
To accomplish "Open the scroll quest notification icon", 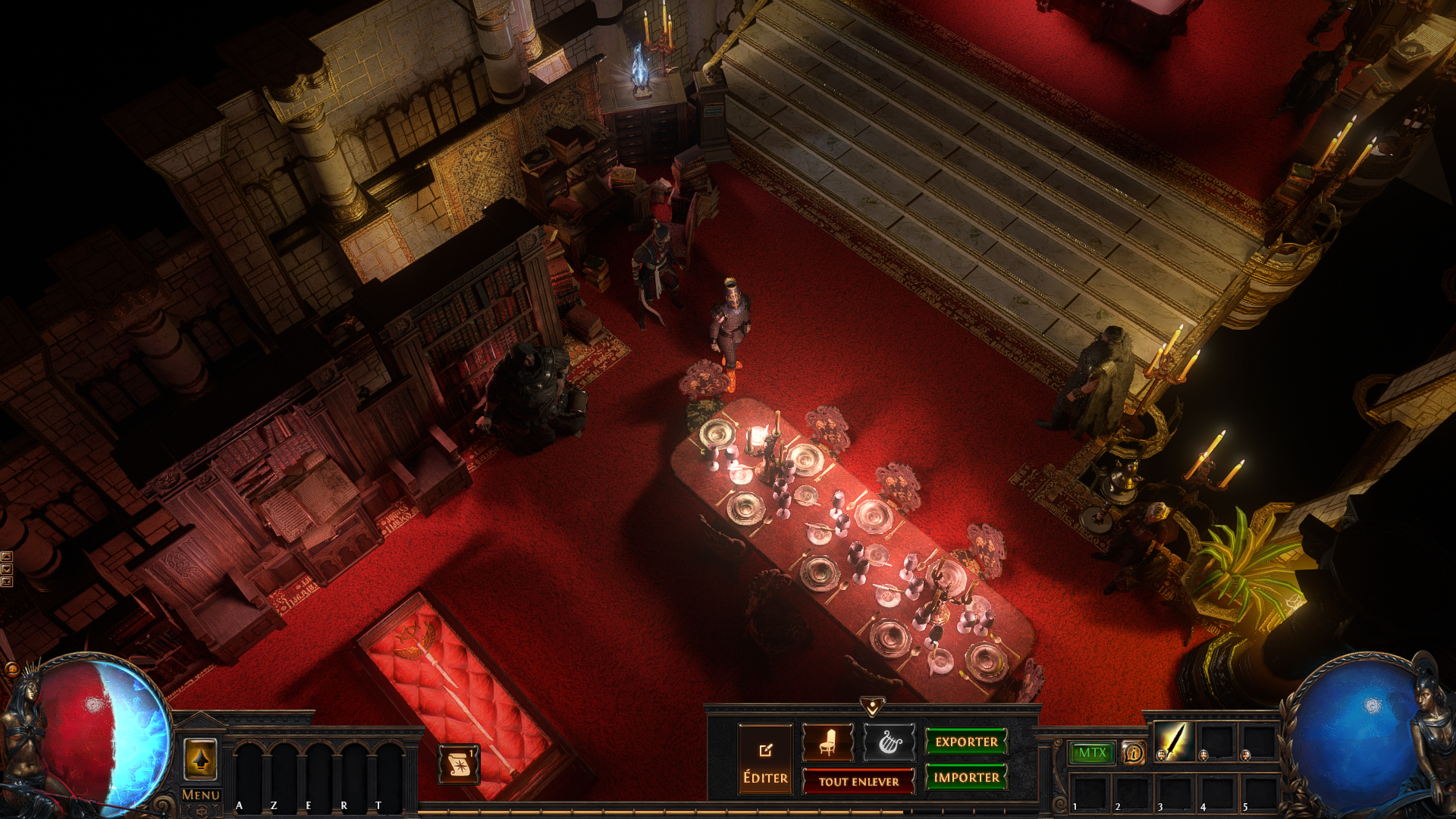I will click(459, 764).
